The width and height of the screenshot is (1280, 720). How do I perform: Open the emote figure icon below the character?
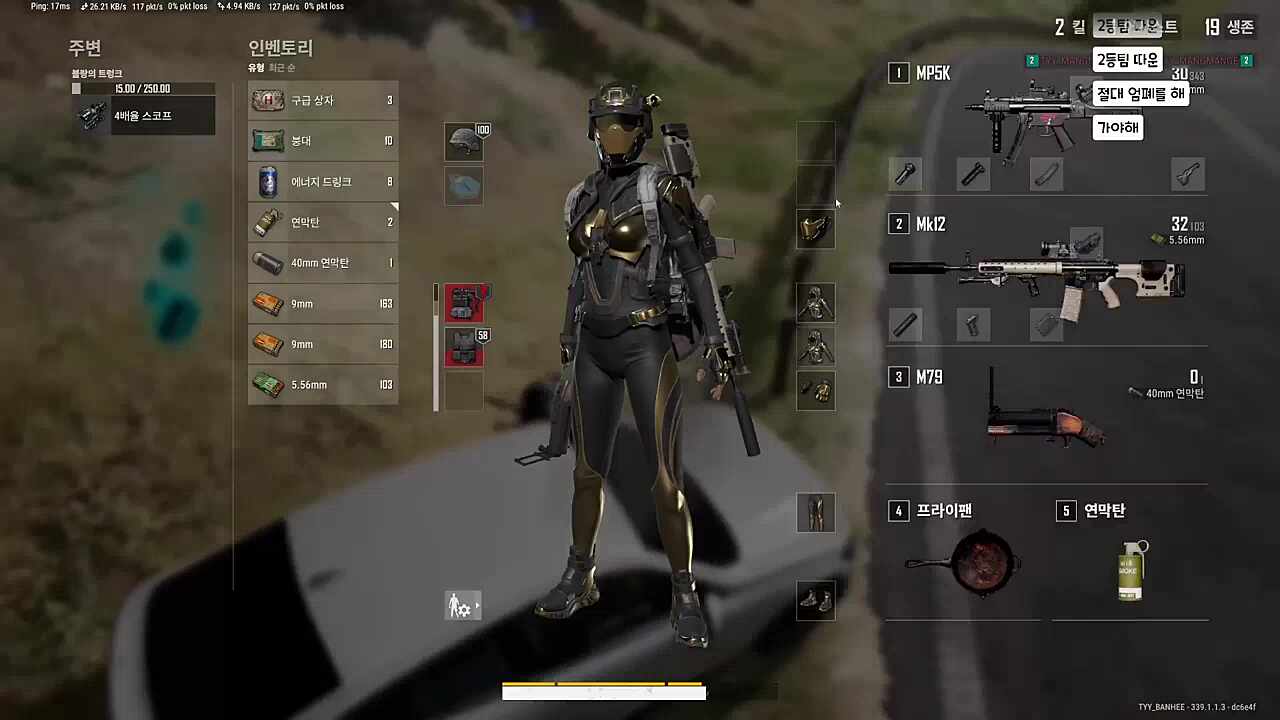462,605
